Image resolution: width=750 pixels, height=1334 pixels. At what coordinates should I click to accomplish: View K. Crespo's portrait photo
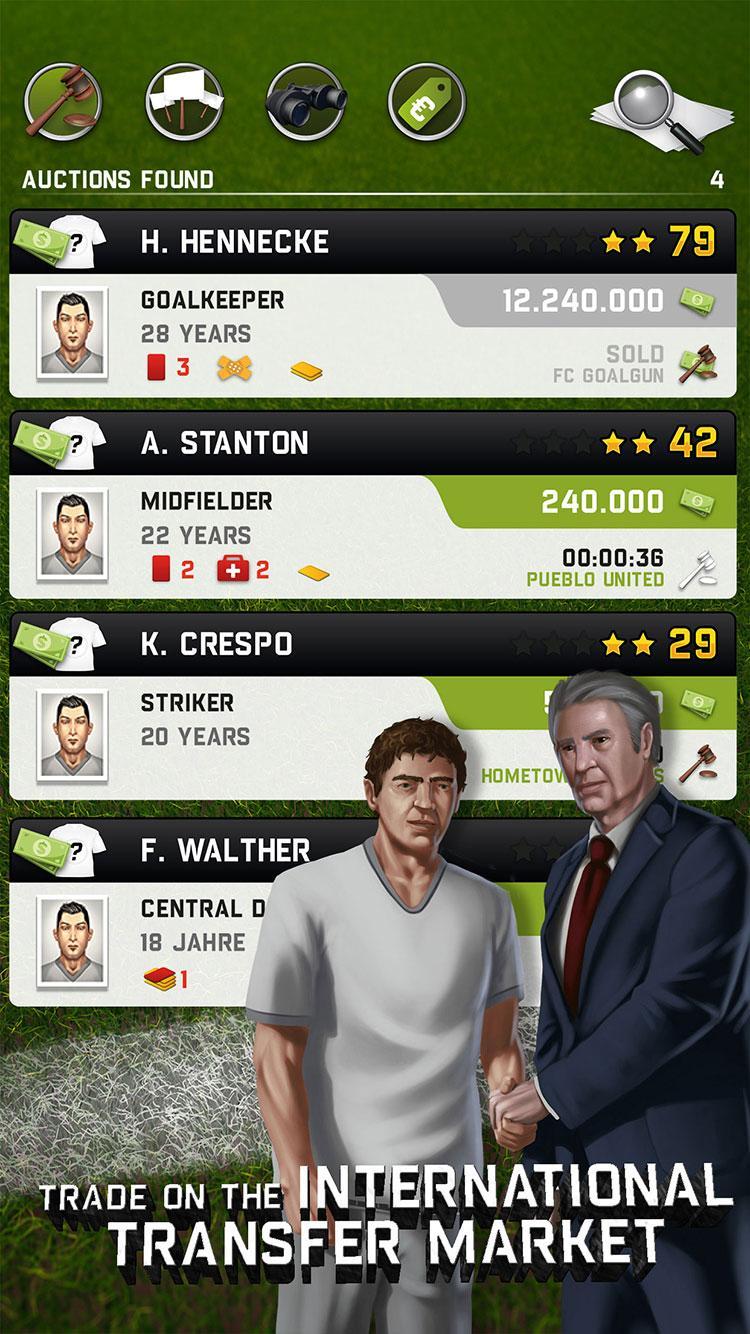coord(72,735)
